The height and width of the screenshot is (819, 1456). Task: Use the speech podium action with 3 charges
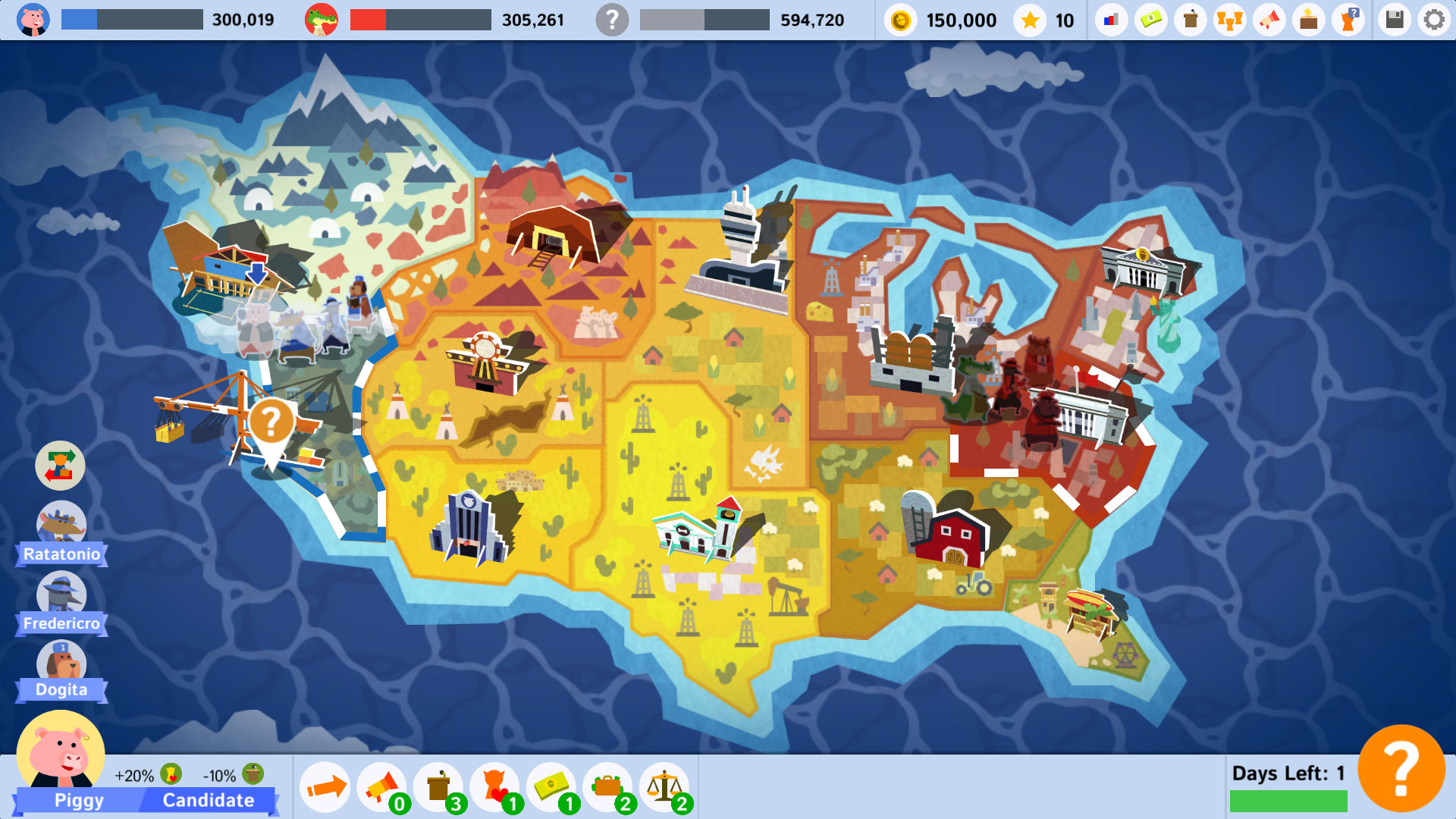(440, 786)
